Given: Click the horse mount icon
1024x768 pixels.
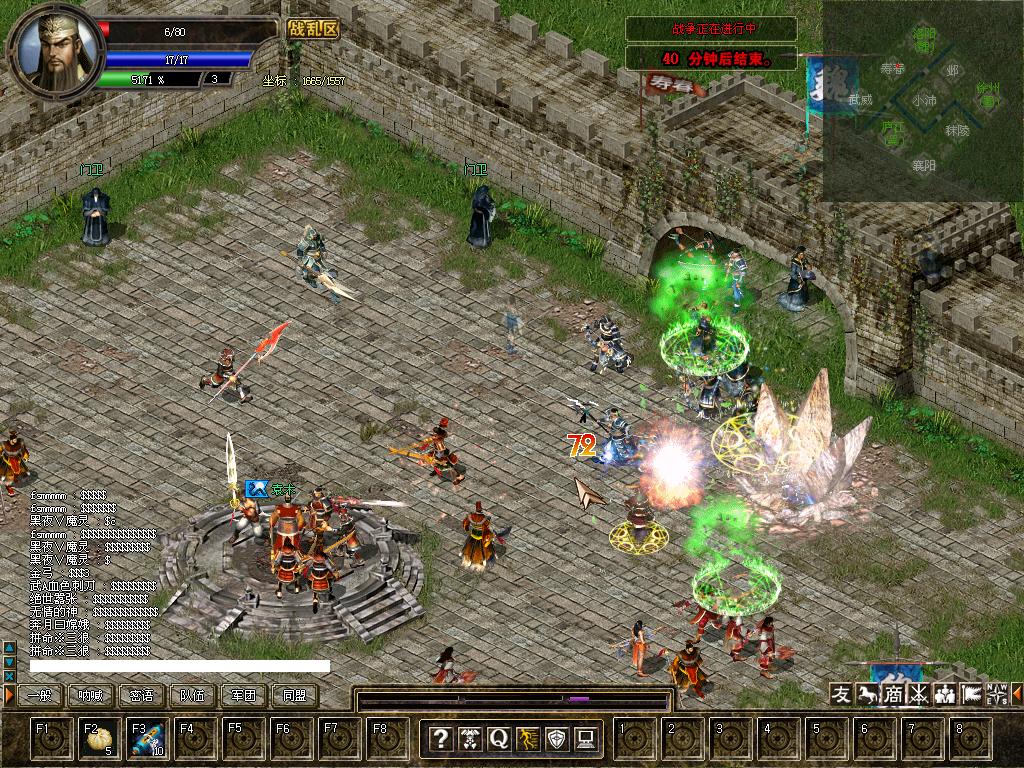Looking at the screenshot, I should pyautogui.click(x=867, y=694).
